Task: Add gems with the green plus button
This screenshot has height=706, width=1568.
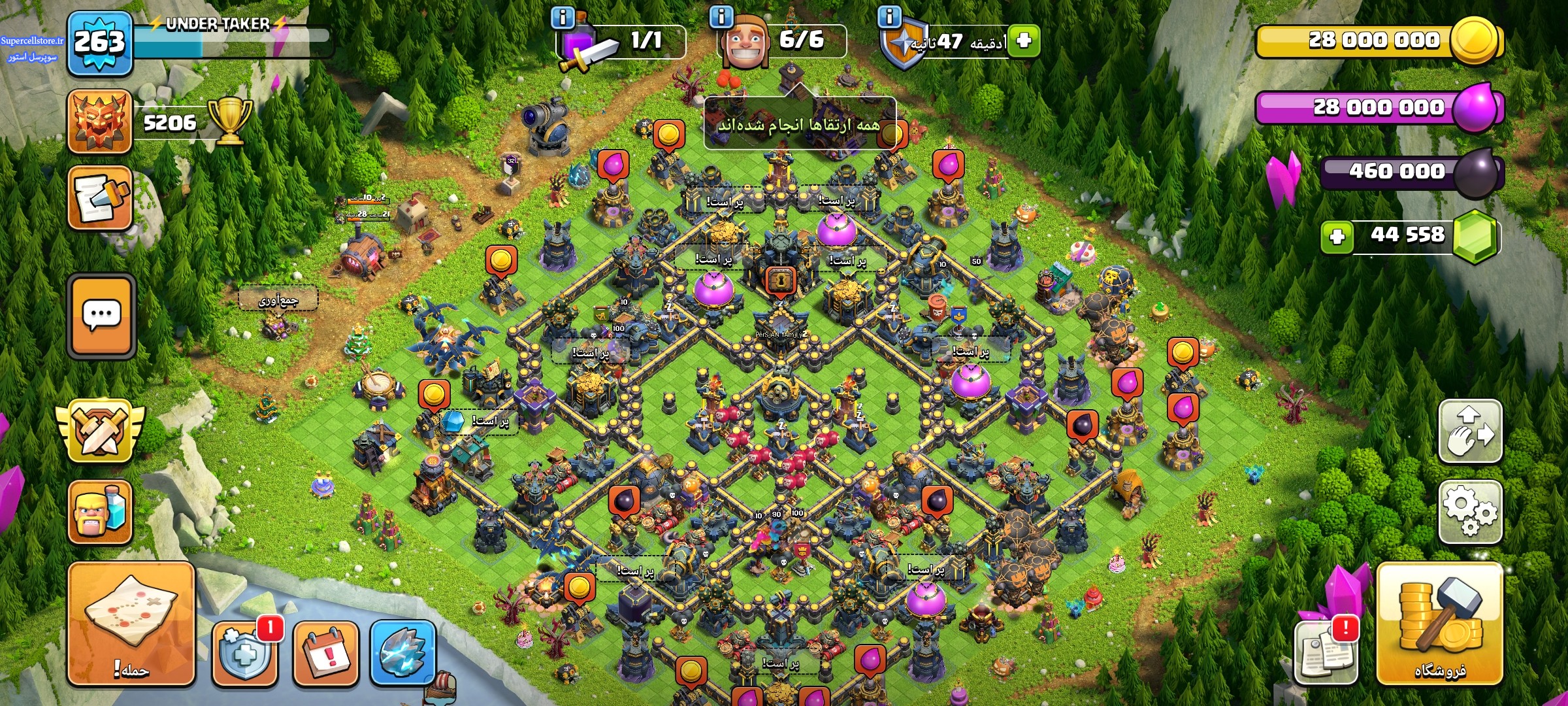Action: (1337, 236)
